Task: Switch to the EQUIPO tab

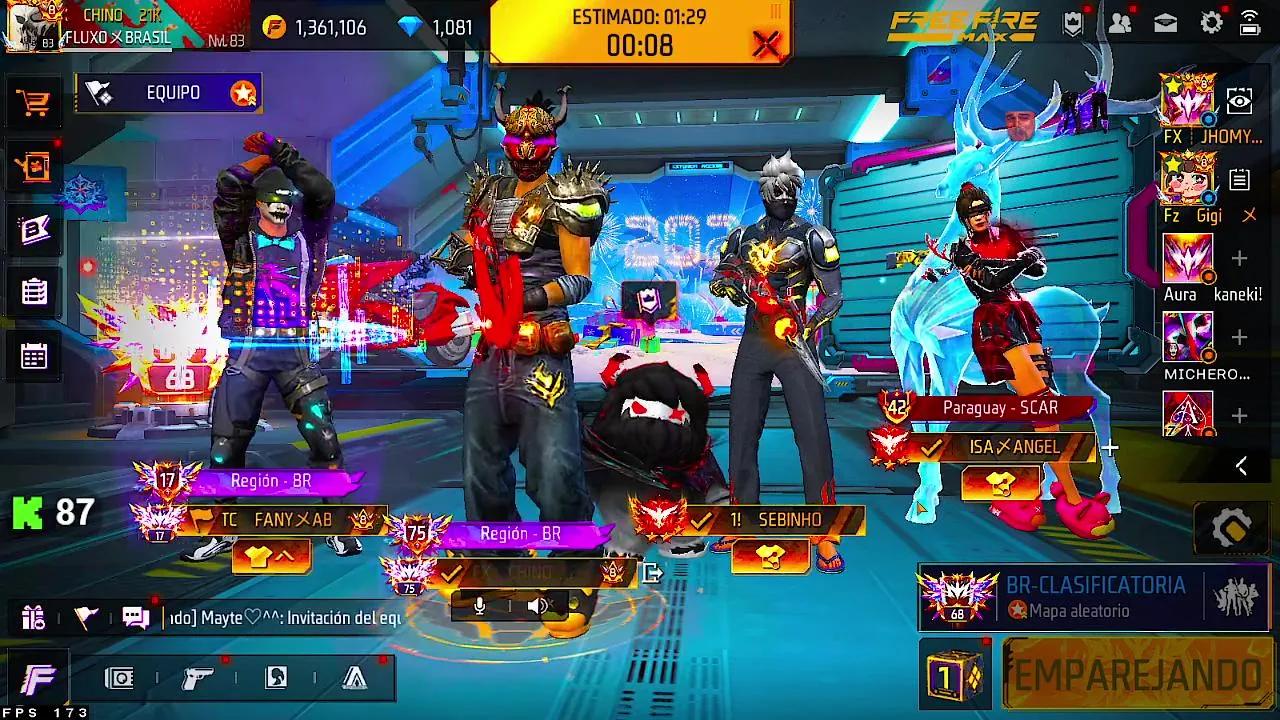Action: [x=168, y=92]
